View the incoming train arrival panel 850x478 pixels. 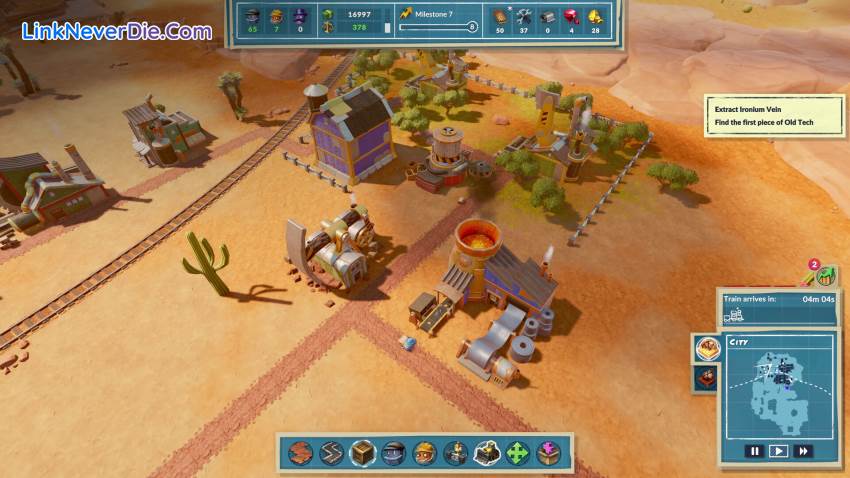(x=779, y=308)
